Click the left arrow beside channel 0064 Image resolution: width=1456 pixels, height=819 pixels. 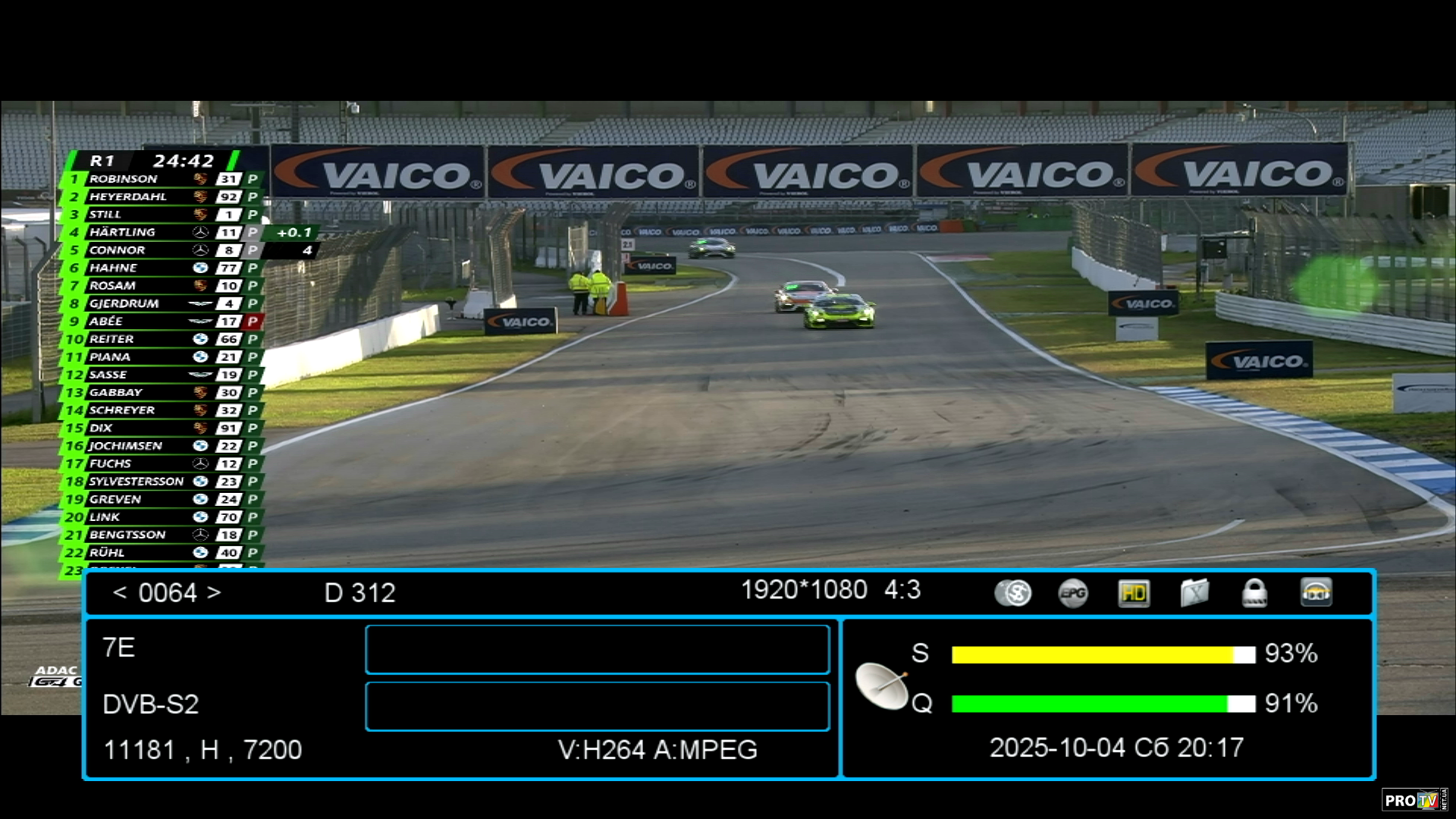[x=120, y=592]
